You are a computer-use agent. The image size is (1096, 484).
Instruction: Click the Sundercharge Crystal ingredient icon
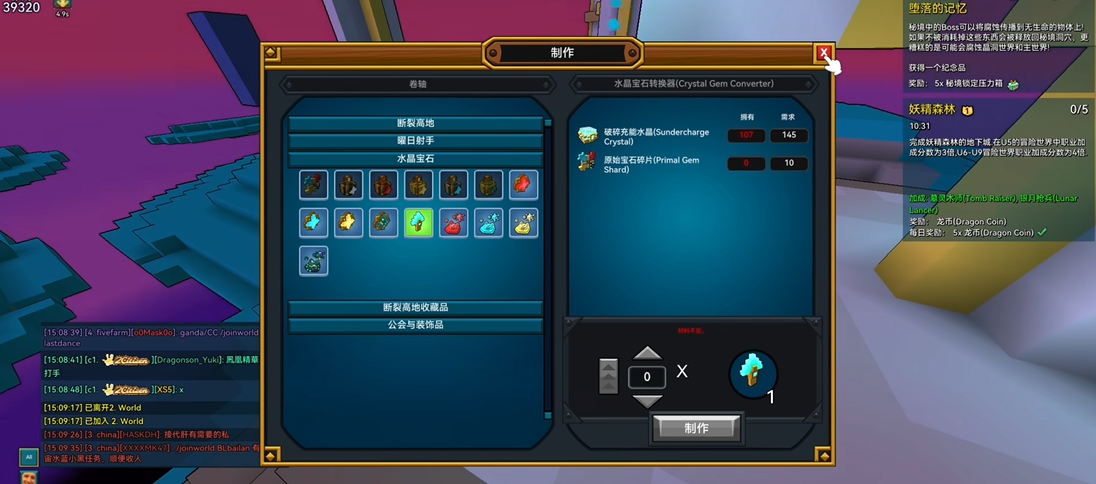(588, 136)
